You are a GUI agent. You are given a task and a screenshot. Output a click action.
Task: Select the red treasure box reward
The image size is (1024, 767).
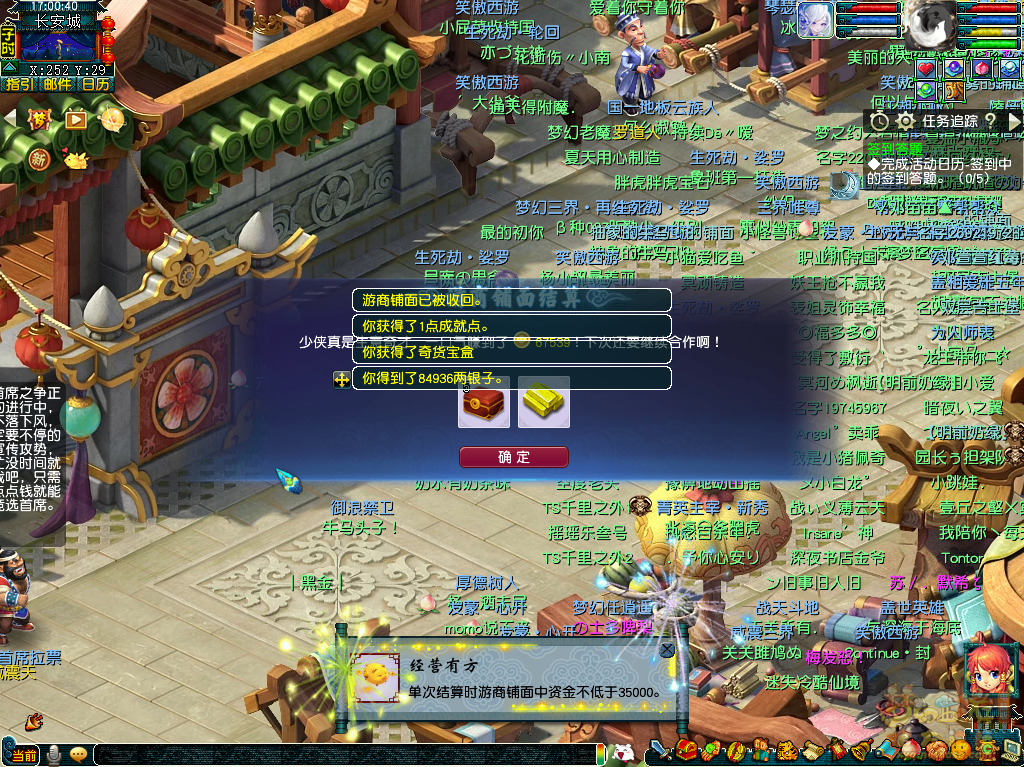click(x=484, y=402)
